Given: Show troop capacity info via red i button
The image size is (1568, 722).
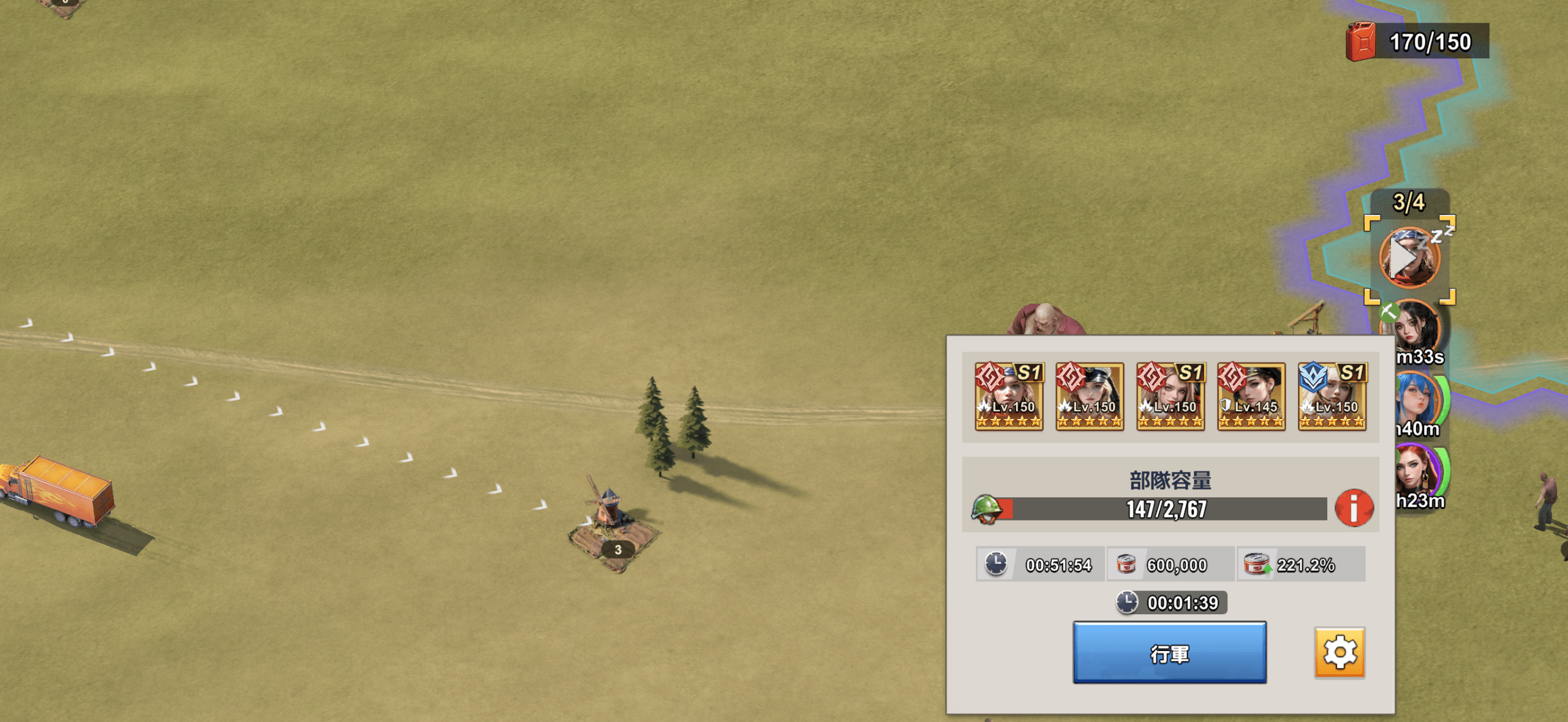Looking at the screenshot, I should pyautogui.click(x=1354, y=508).
